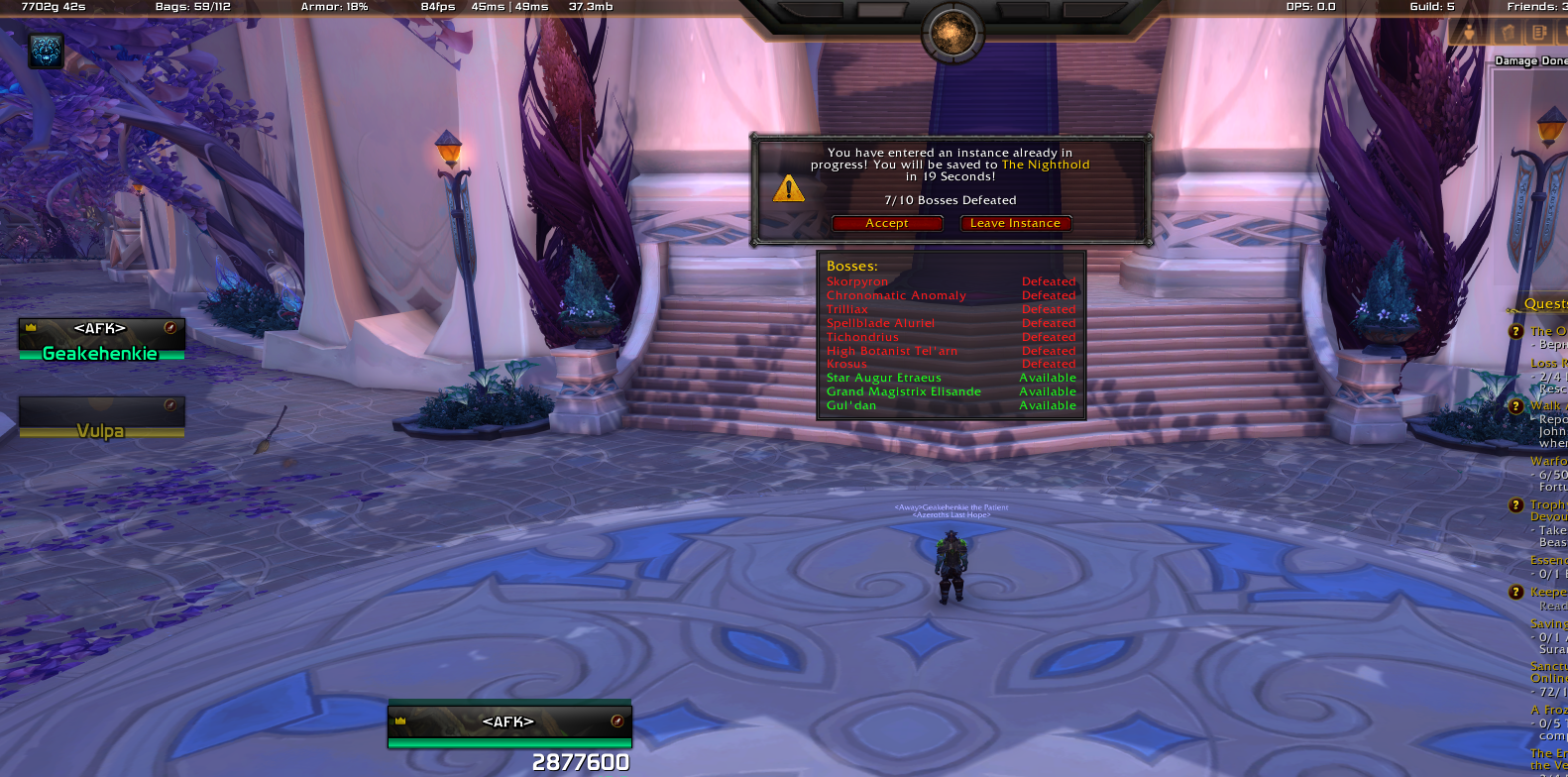Open the Quests tracker header
Screen dimensions: 1568x777
(x=1545, y=304)
